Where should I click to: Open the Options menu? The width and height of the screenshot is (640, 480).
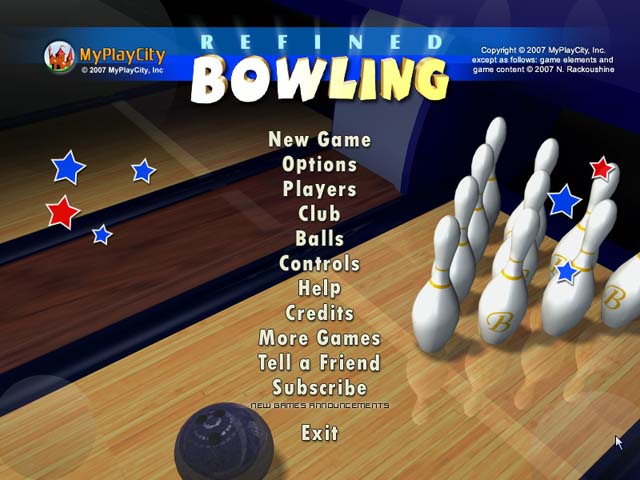(319, 165)
